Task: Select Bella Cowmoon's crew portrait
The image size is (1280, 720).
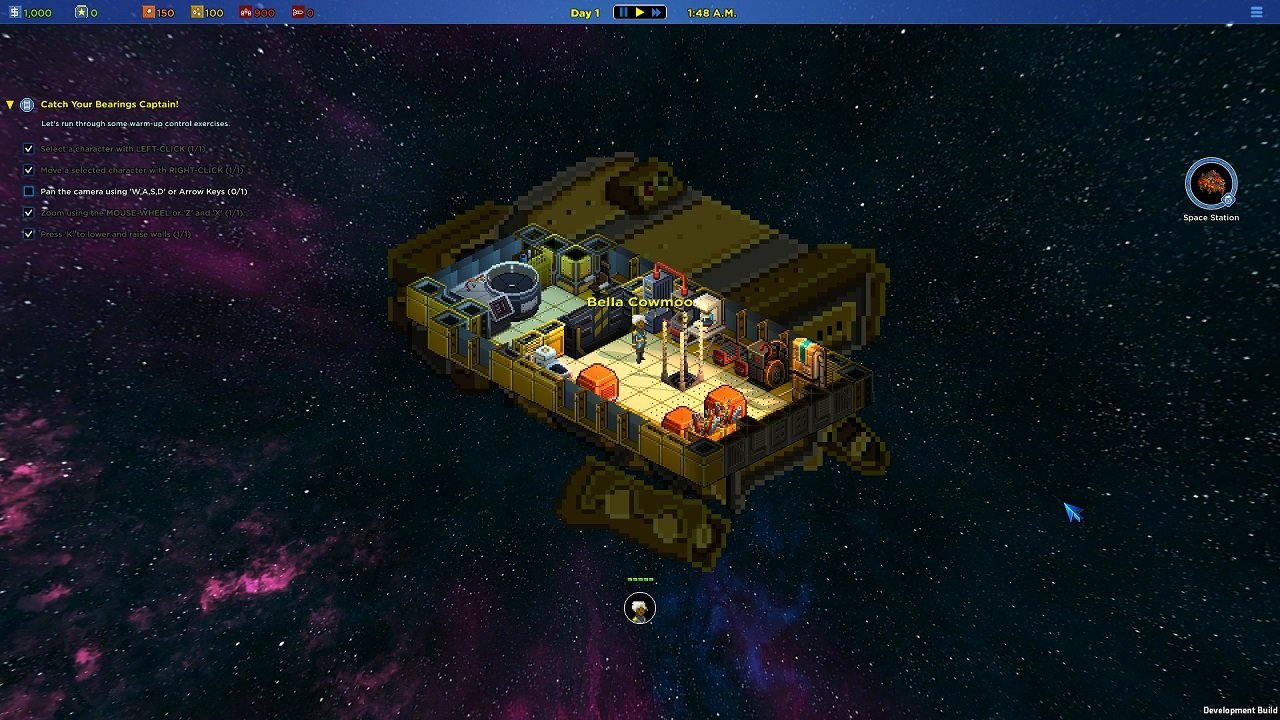Action: pos(639,607)
